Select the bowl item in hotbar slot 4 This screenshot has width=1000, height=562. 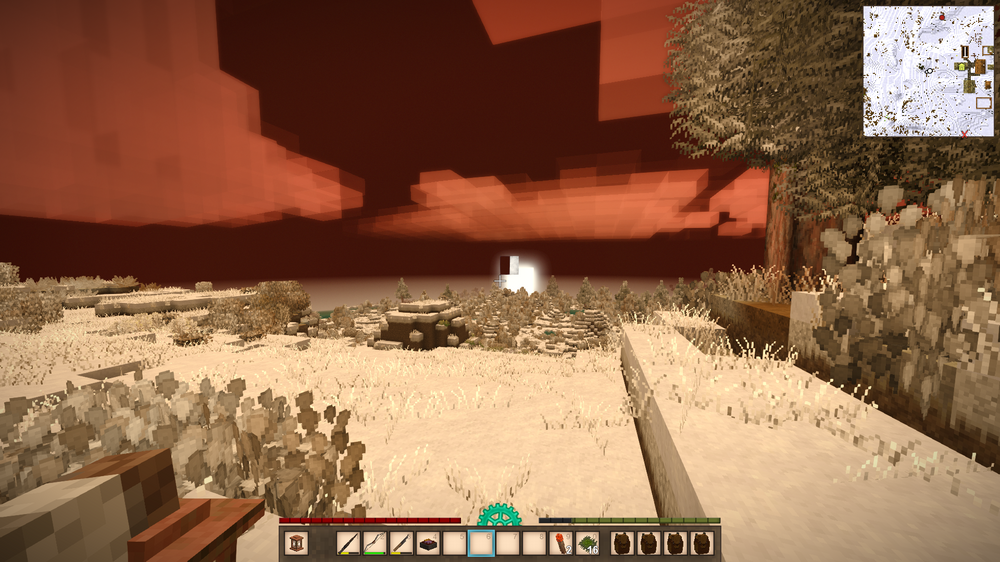428,543
